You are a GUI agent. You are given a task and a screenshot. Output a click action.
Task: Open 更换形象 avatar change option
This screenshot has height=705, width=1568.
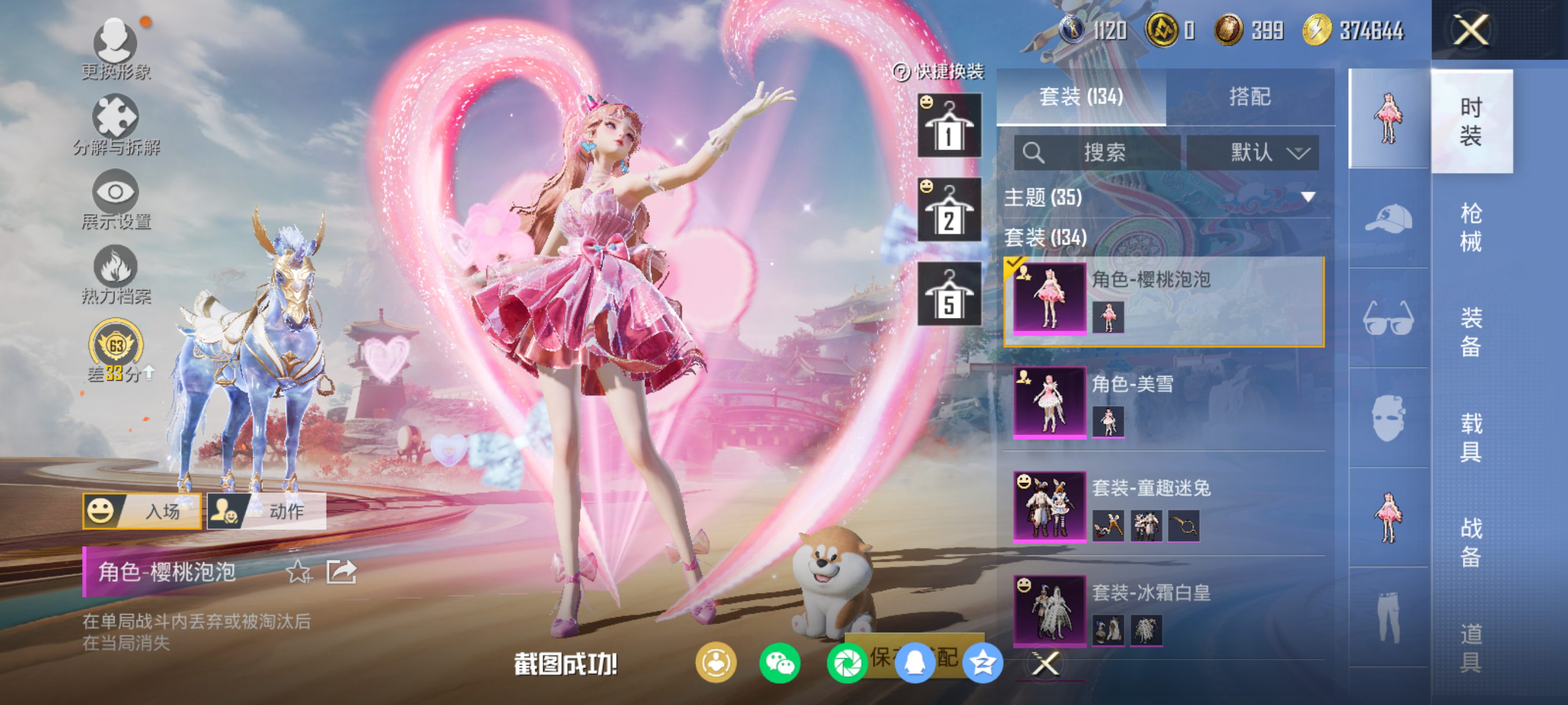(115, 49)
